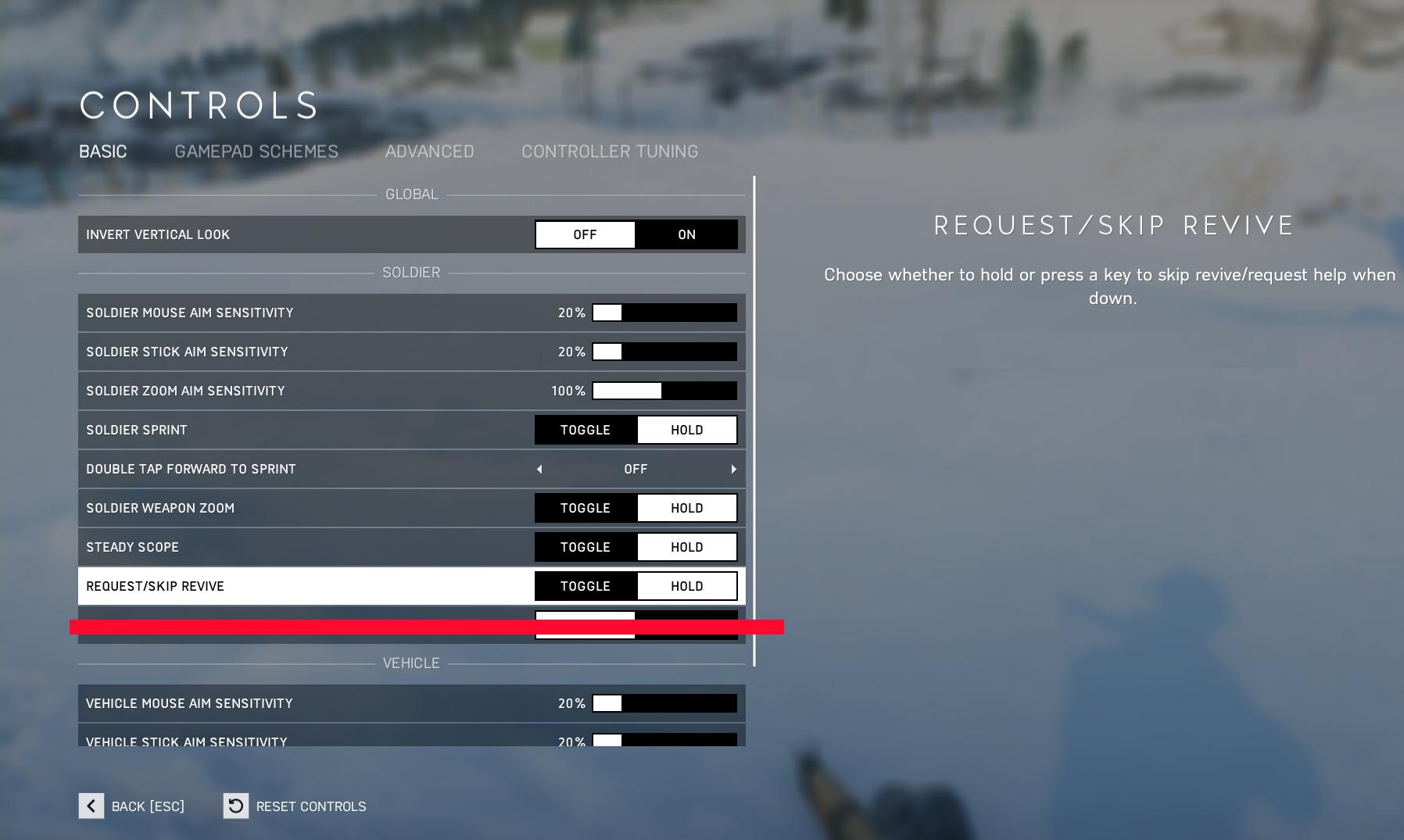Set Soldier Sprint to Toggle
This screenshot has width=1404, height=840.
pos(585,430)
